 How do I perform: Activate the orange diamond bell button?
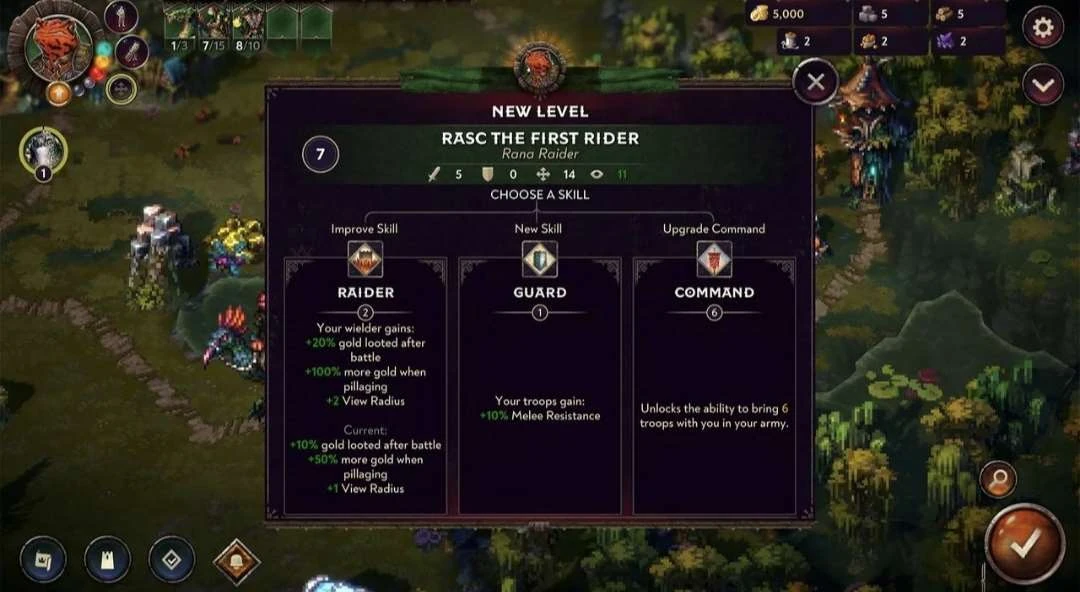click(x=236, y=561)
